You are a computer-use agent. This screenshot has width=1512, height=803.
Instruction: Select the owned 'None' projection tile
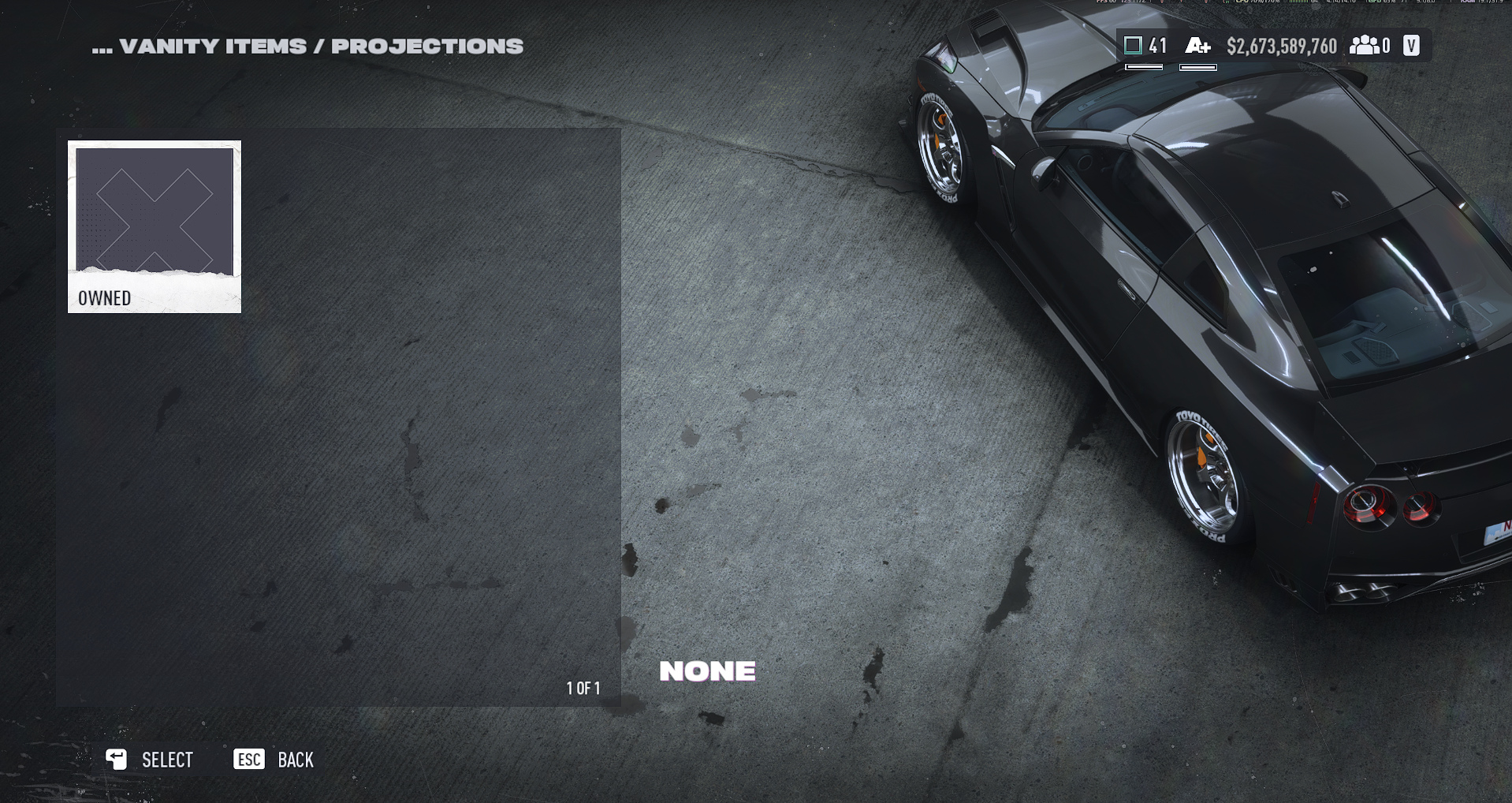pyautogui.click(x=155, y=226)
